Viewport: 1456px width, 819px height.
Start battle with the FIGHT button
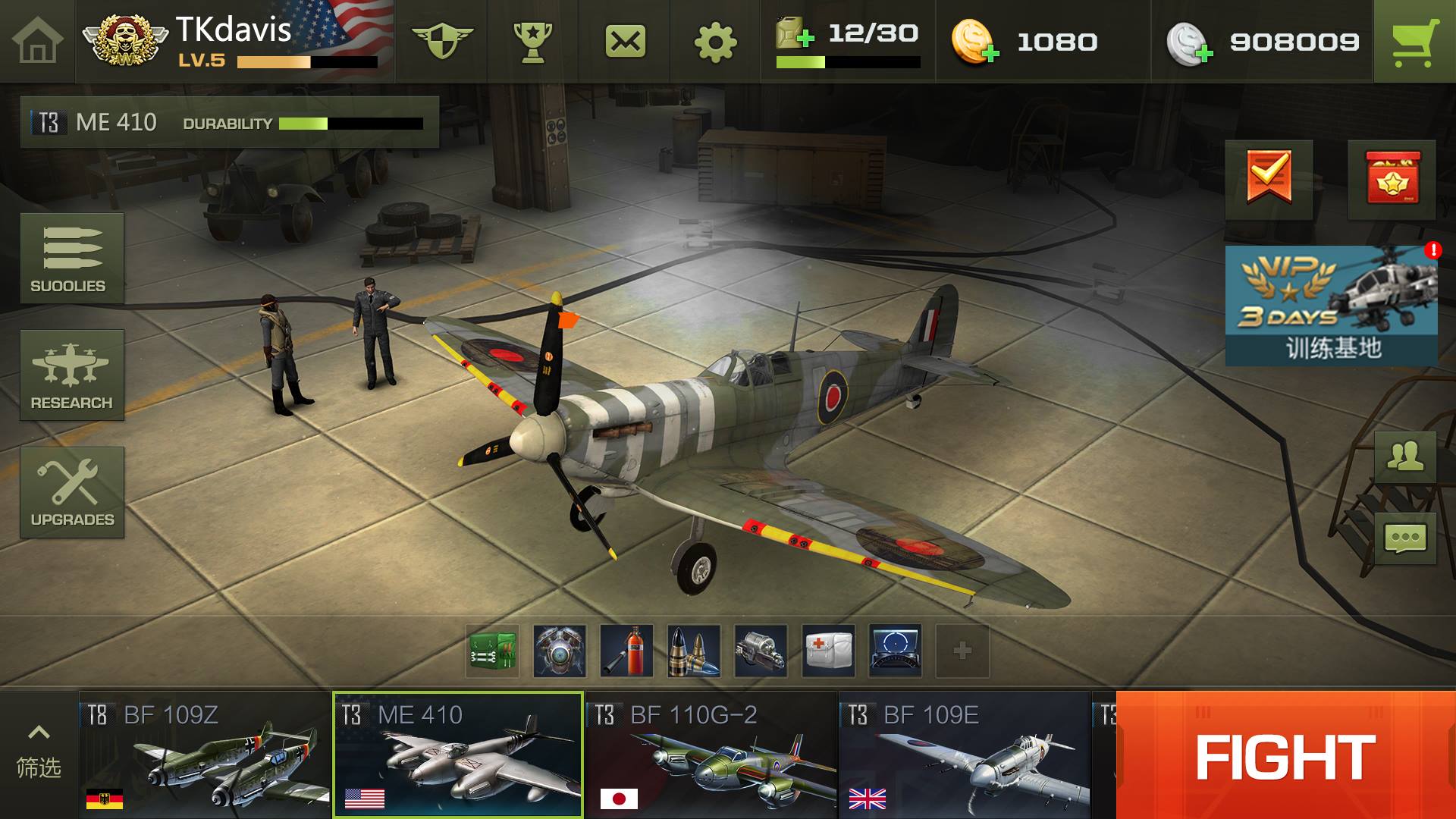point(1285,755)
